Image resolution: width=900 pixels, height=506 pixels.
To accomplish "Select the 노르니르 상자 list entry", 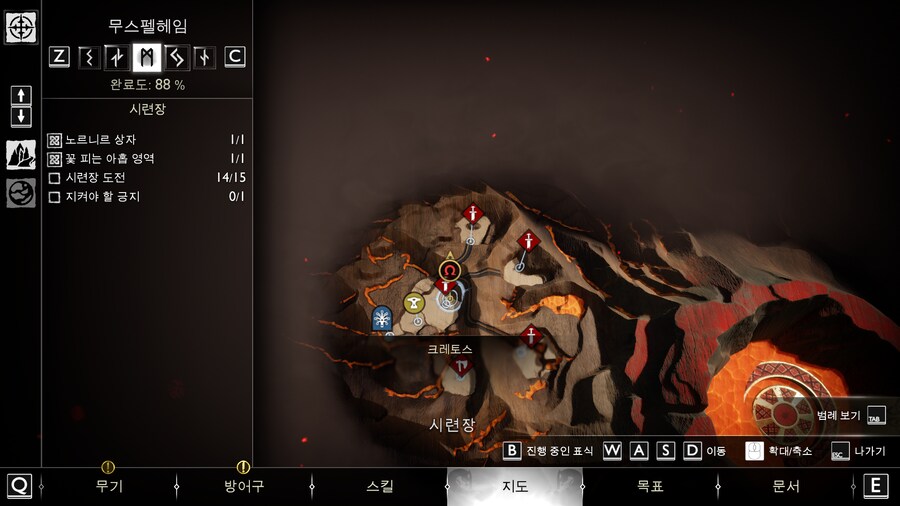I will pyautogui.click(x=100, y=140).
